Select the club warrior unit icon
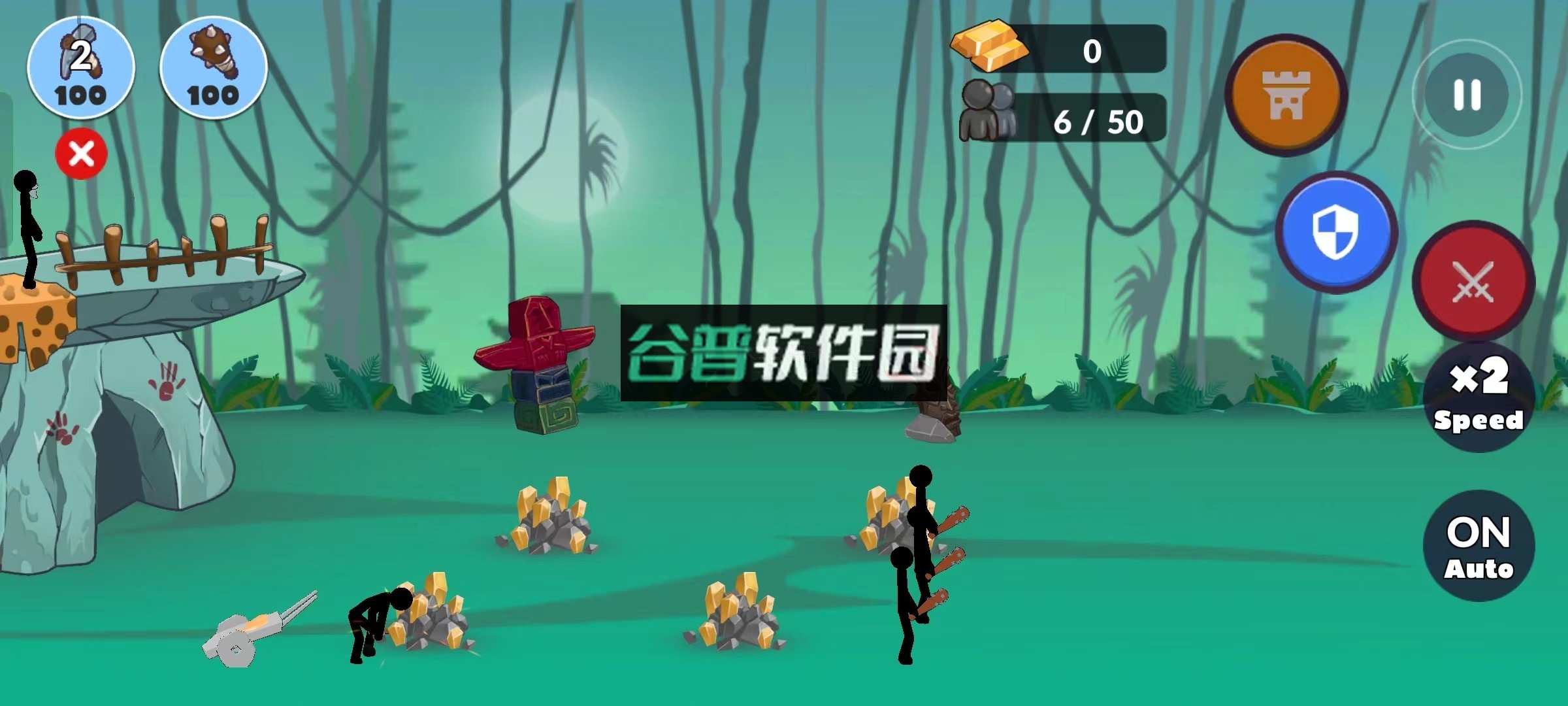This screenshot has width=1568, height=706. coord(212,67)
